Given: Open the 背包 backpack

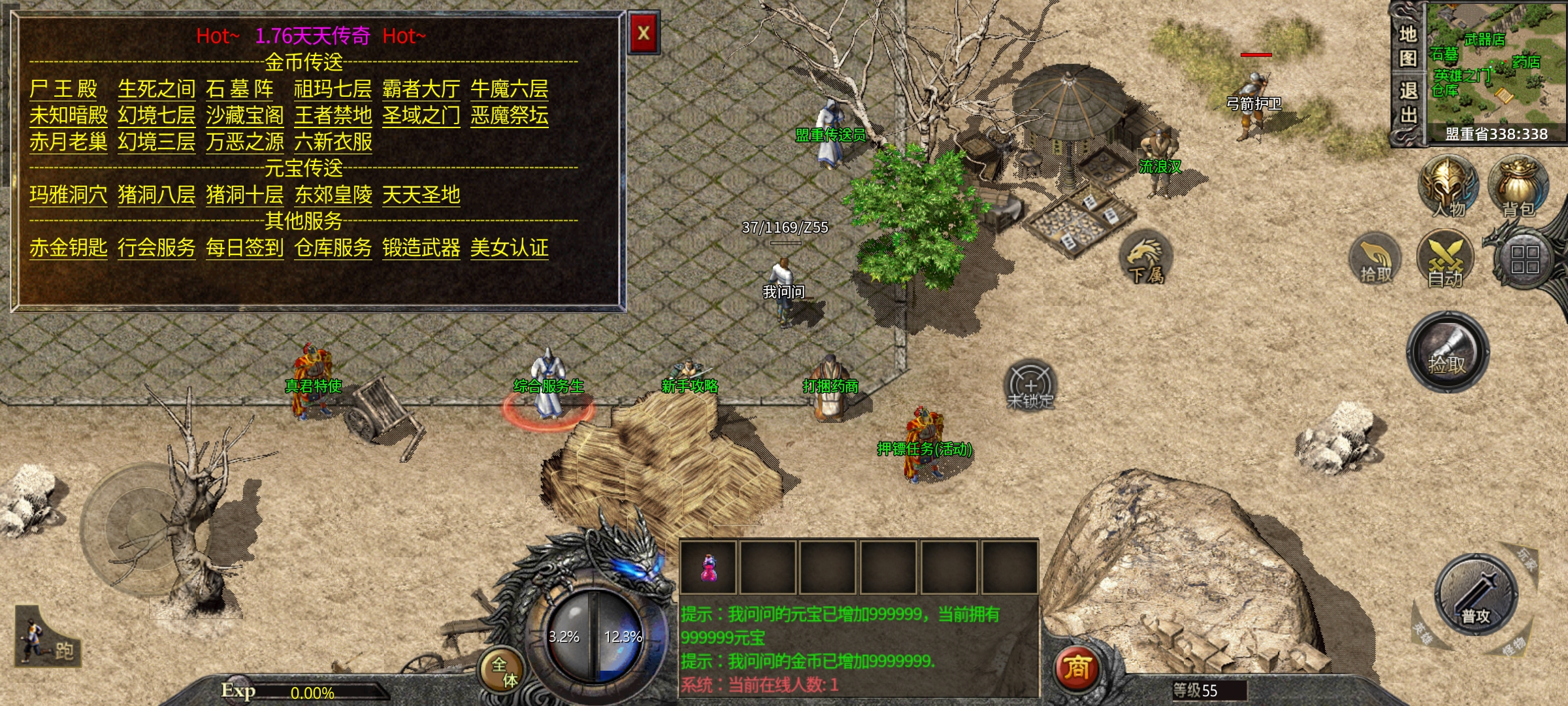Looking at the screenshot, I should (x=1518, y=188).
